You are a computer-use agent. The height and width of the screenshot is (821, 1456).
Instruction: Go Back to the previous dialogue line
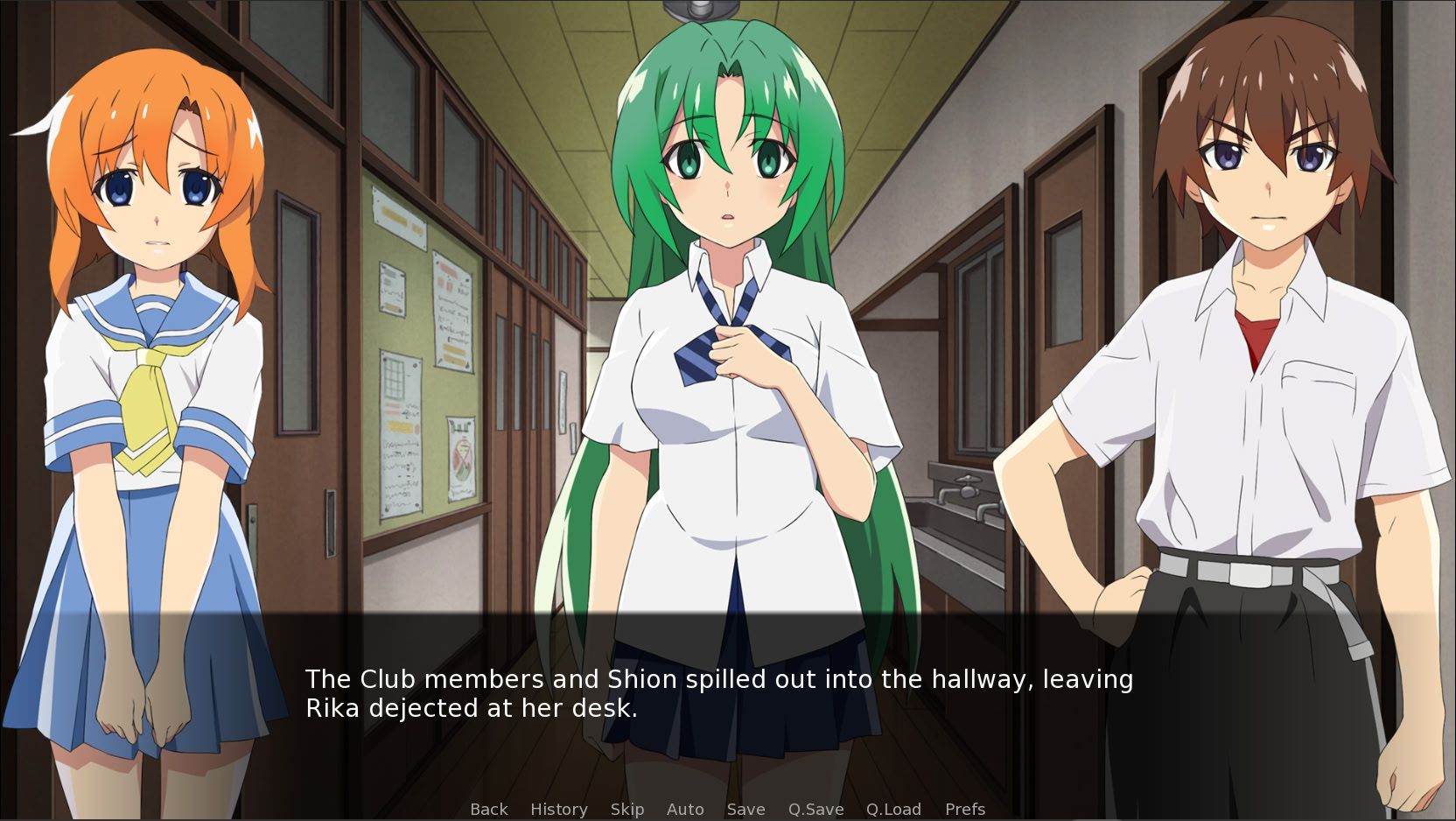point(489,809)
